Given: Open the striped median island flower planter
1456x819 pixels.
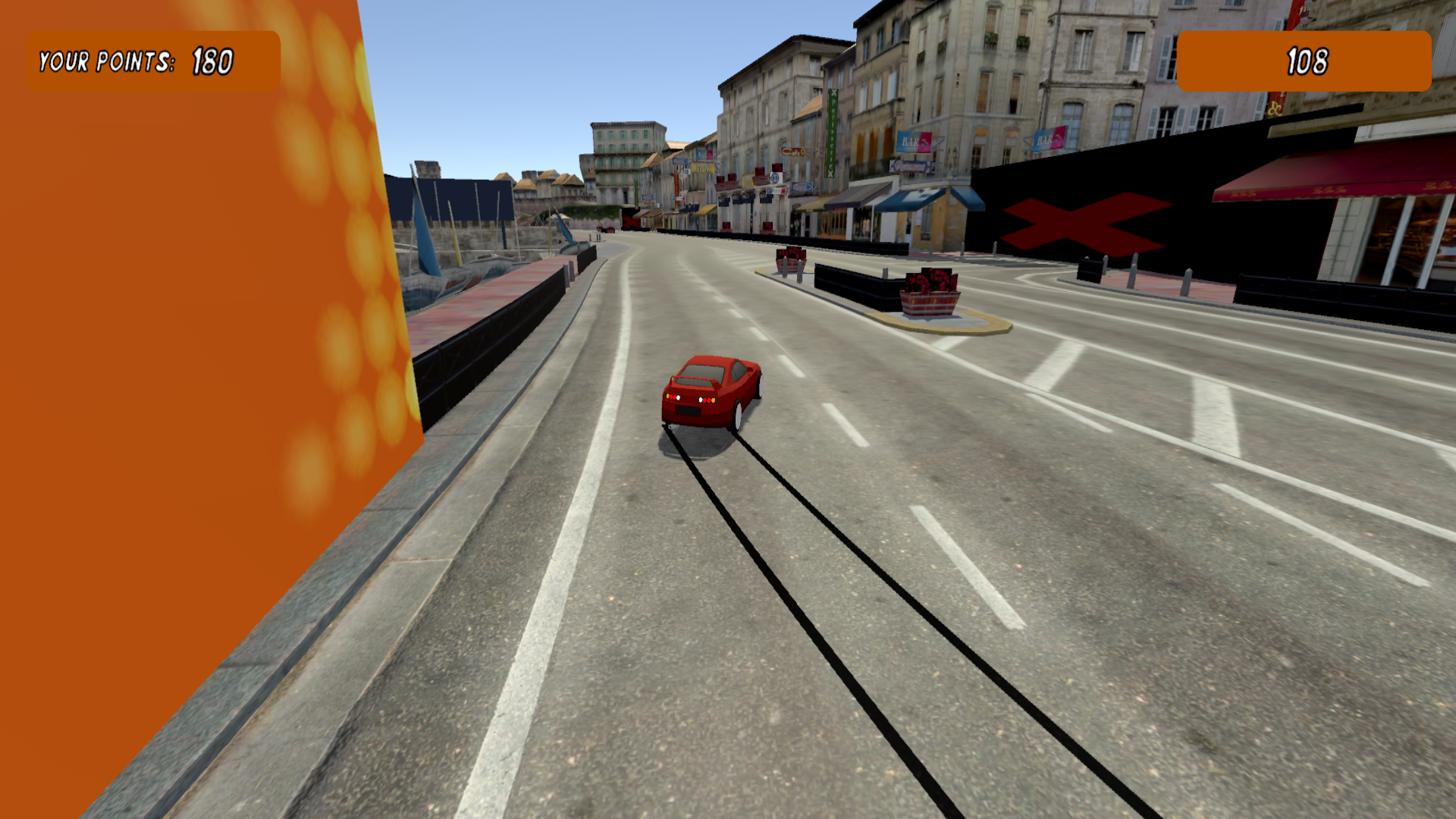Looking at the screenshot, I should pos(929,296).
